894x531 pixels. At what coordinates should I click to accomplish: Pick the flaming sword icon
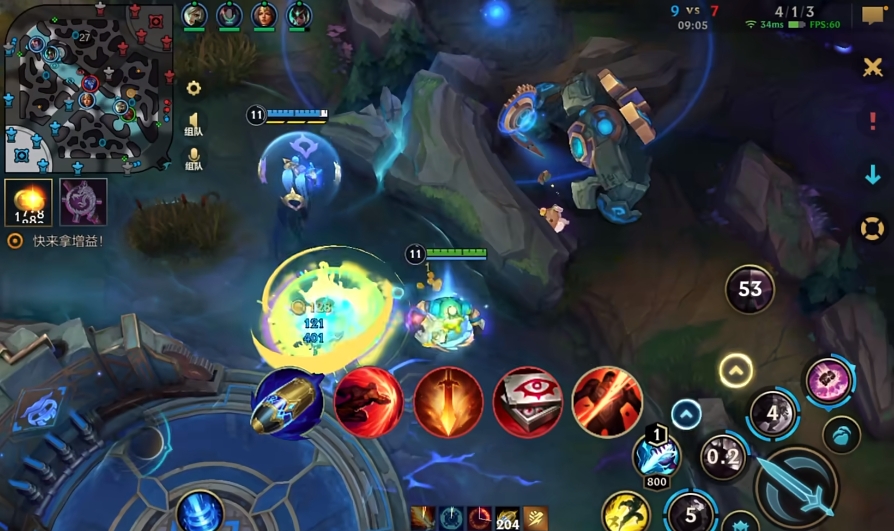click(x=449, y=402)
